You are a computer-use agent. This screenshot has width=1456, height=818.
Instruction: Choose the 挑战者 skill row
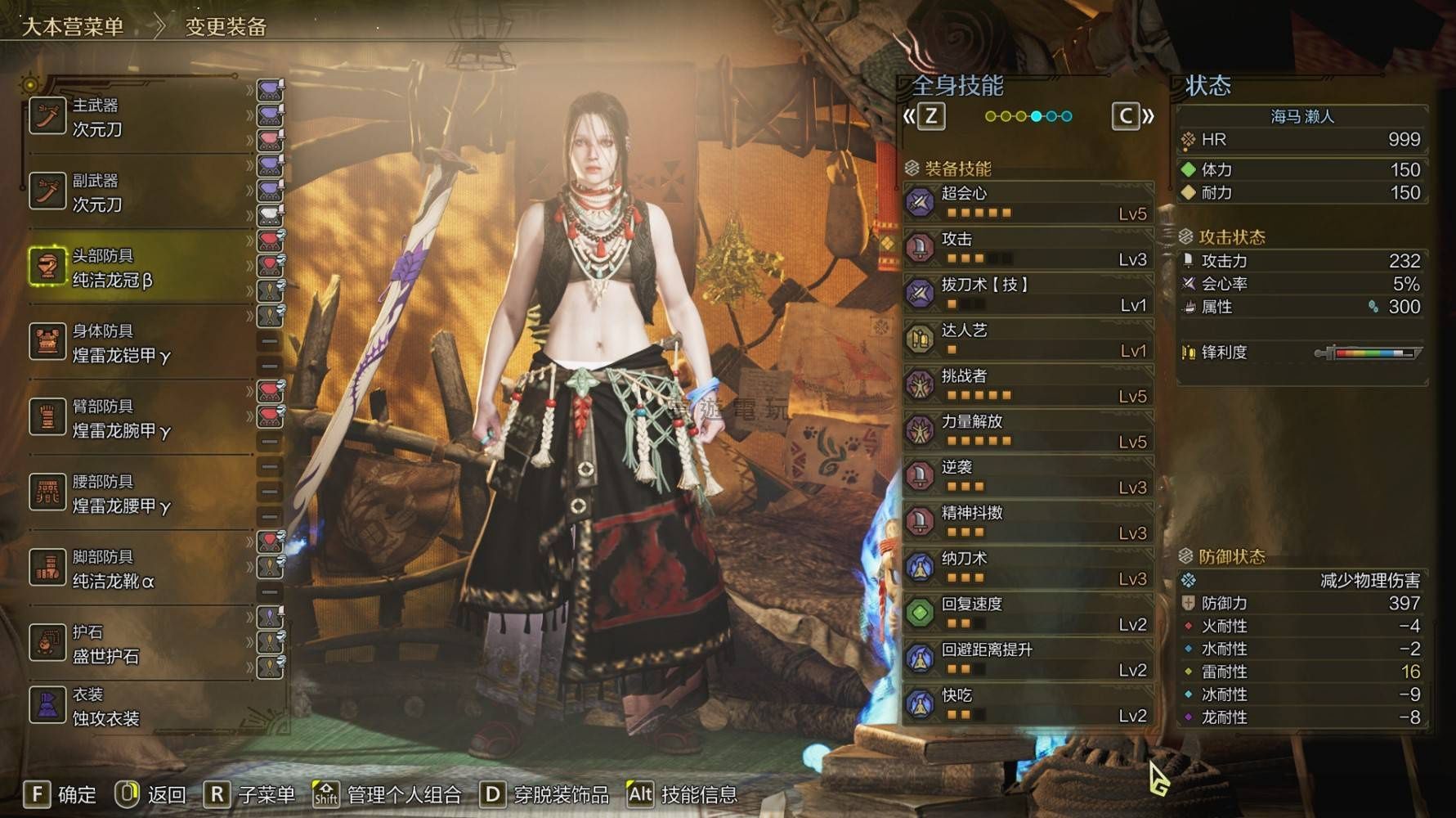1028,386
